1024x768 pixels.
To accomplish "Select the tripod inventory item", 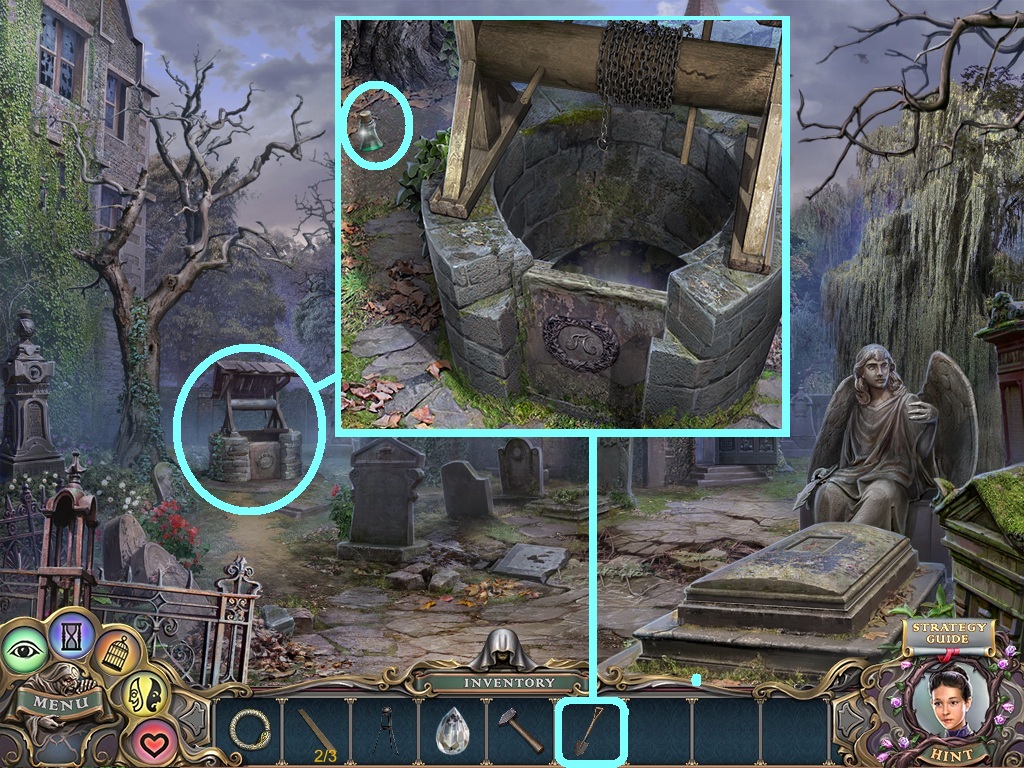I will click(x=385, y=732).
